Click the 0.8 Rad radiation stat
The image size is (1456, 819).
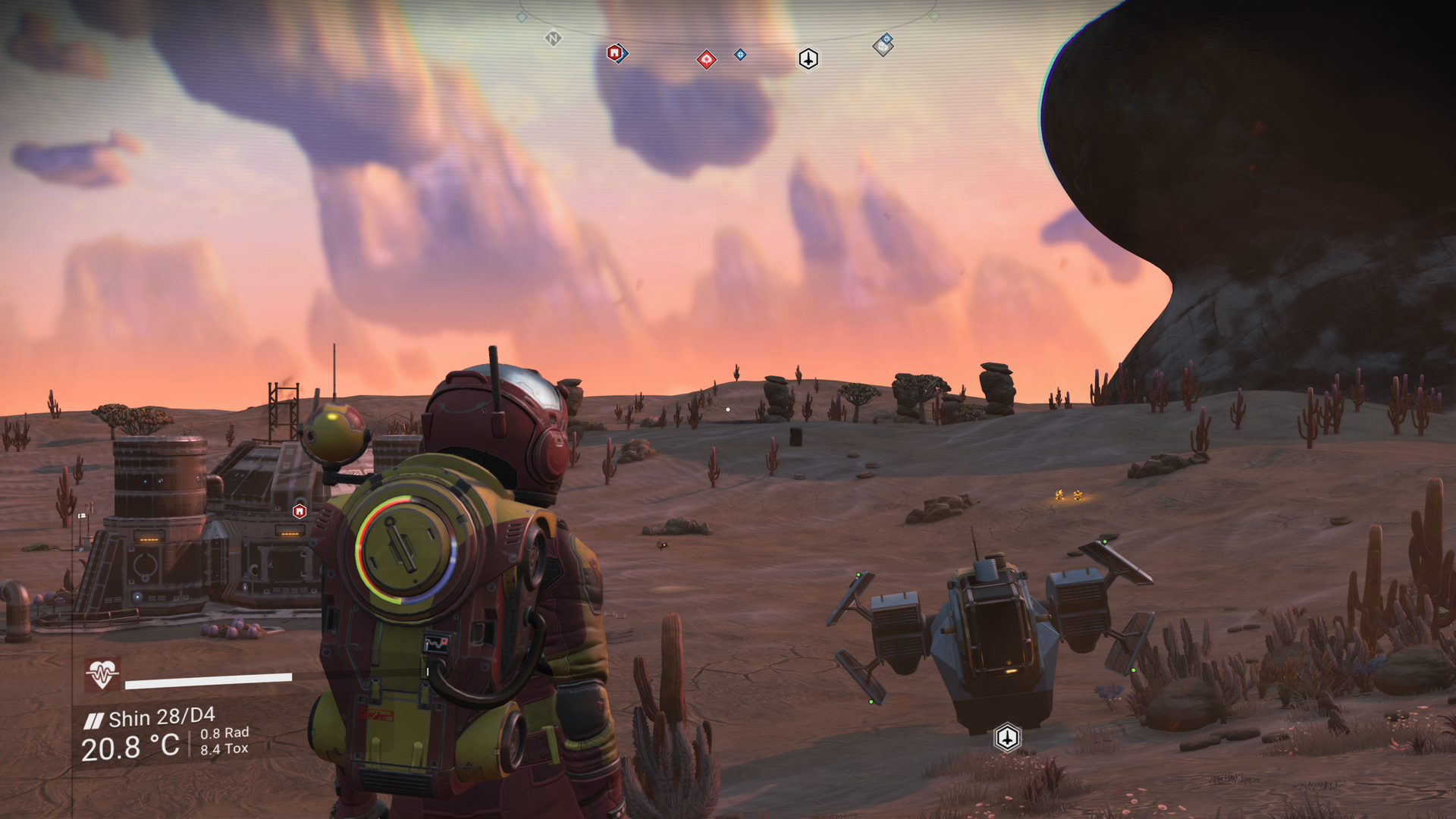(223, 734)
